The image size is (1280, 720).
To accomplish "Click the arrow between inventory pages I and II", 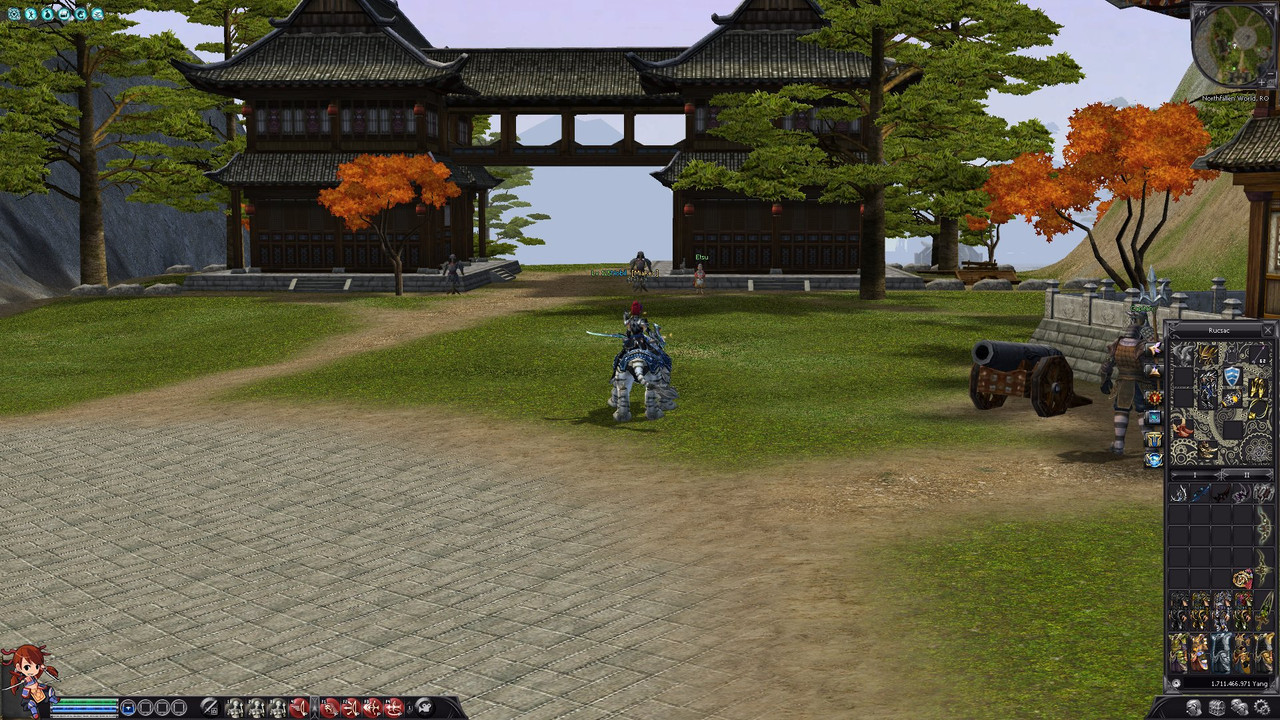I will [x=1222, y=474].
